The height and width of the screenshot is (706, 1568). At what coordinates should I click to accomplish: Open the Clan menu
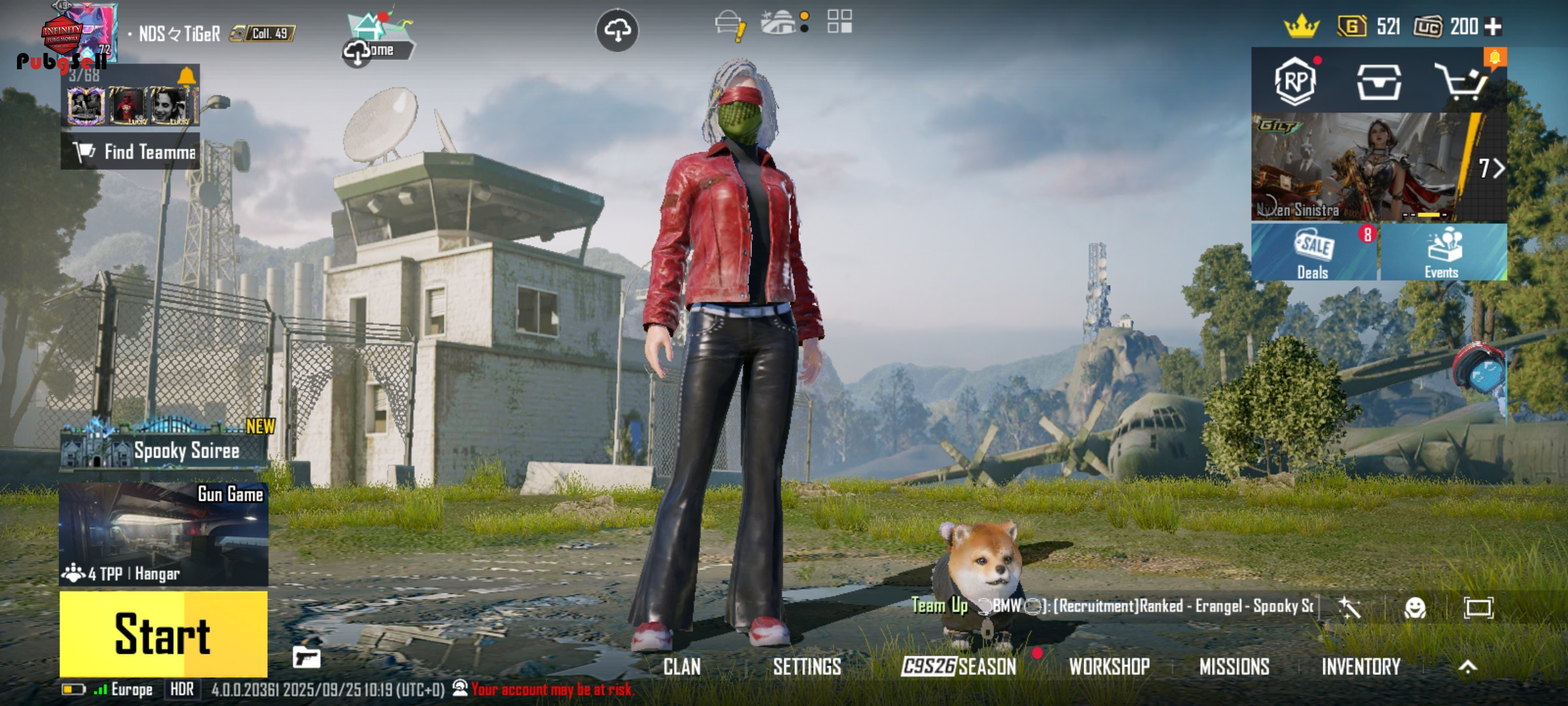pos(681,667)
